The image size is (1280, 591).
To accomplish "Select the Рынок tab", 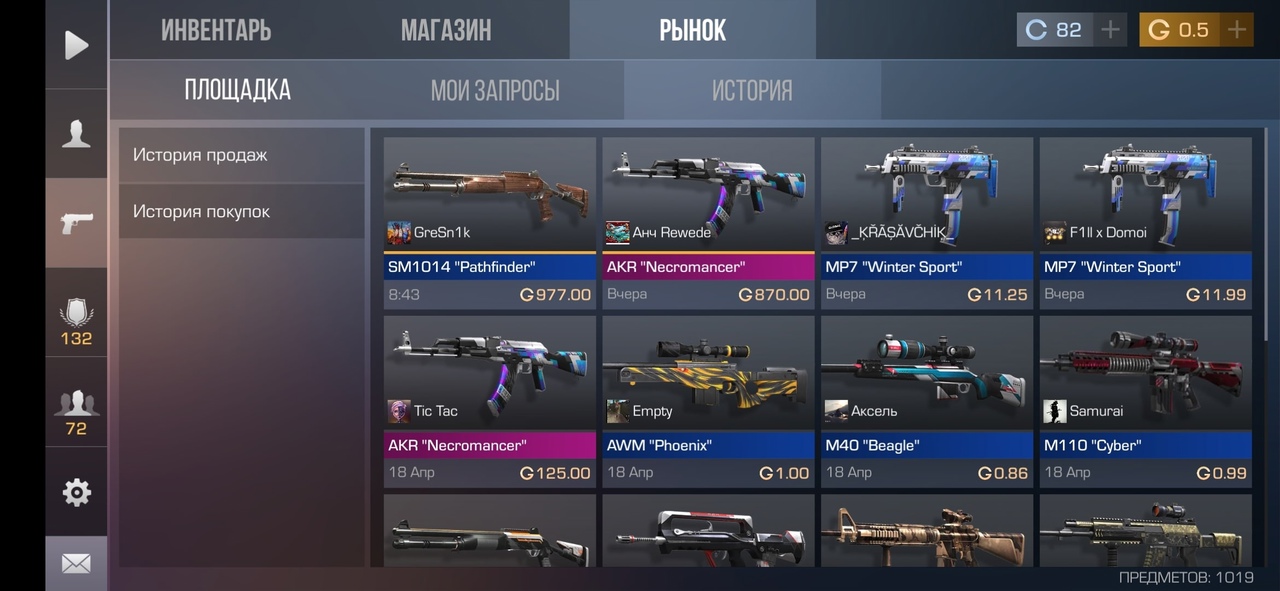I will [692, 30].
